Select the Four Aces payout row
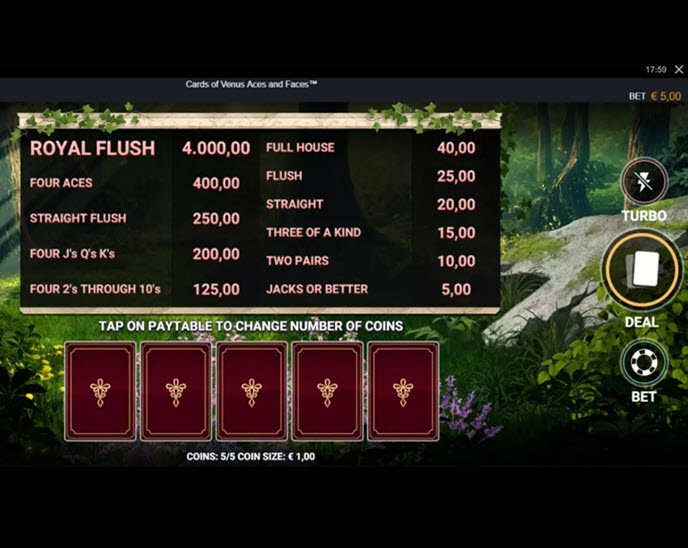 point(134,183)
